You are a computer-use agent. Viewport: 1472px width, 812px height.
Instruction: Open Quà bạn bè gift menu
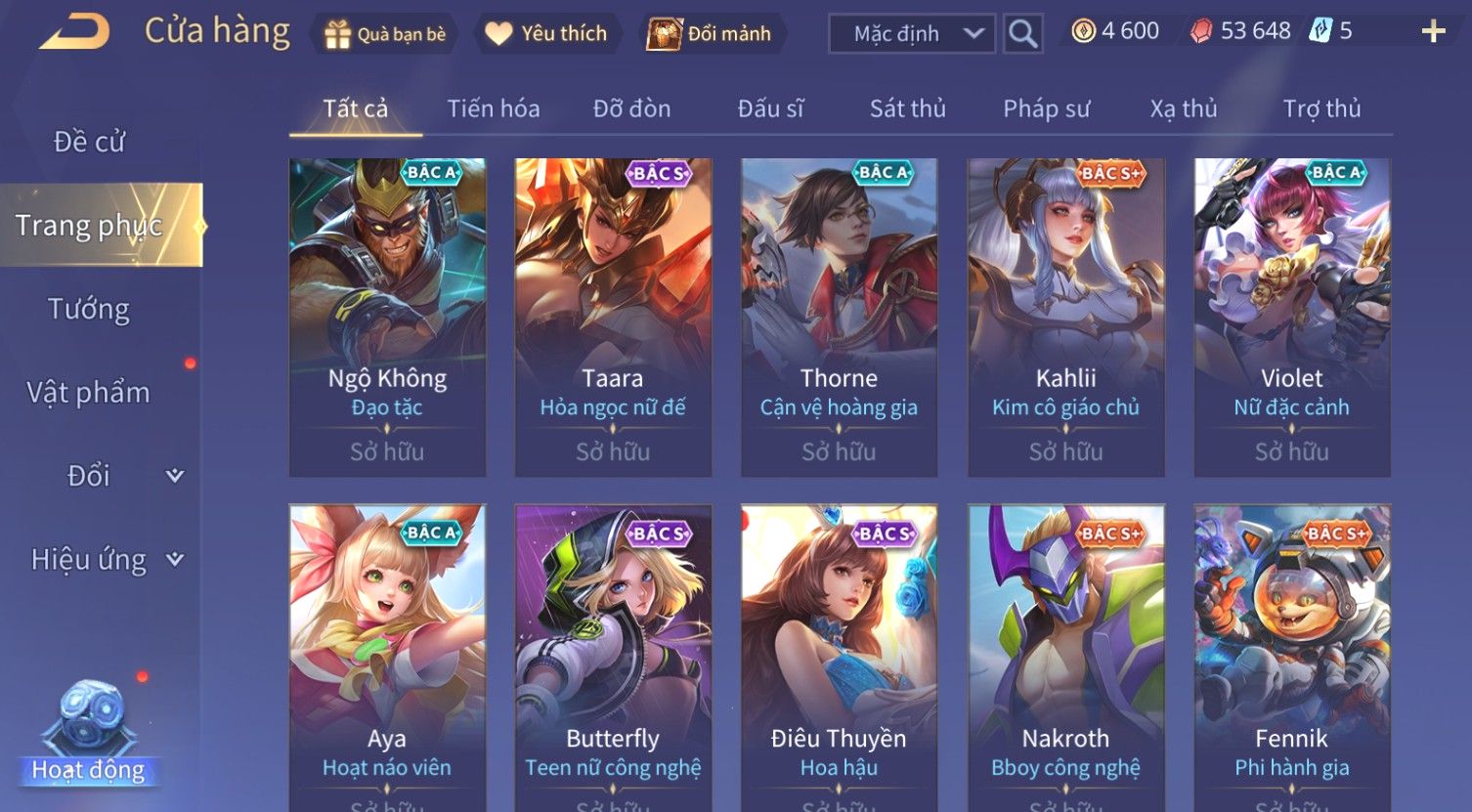tap(384, 34)
